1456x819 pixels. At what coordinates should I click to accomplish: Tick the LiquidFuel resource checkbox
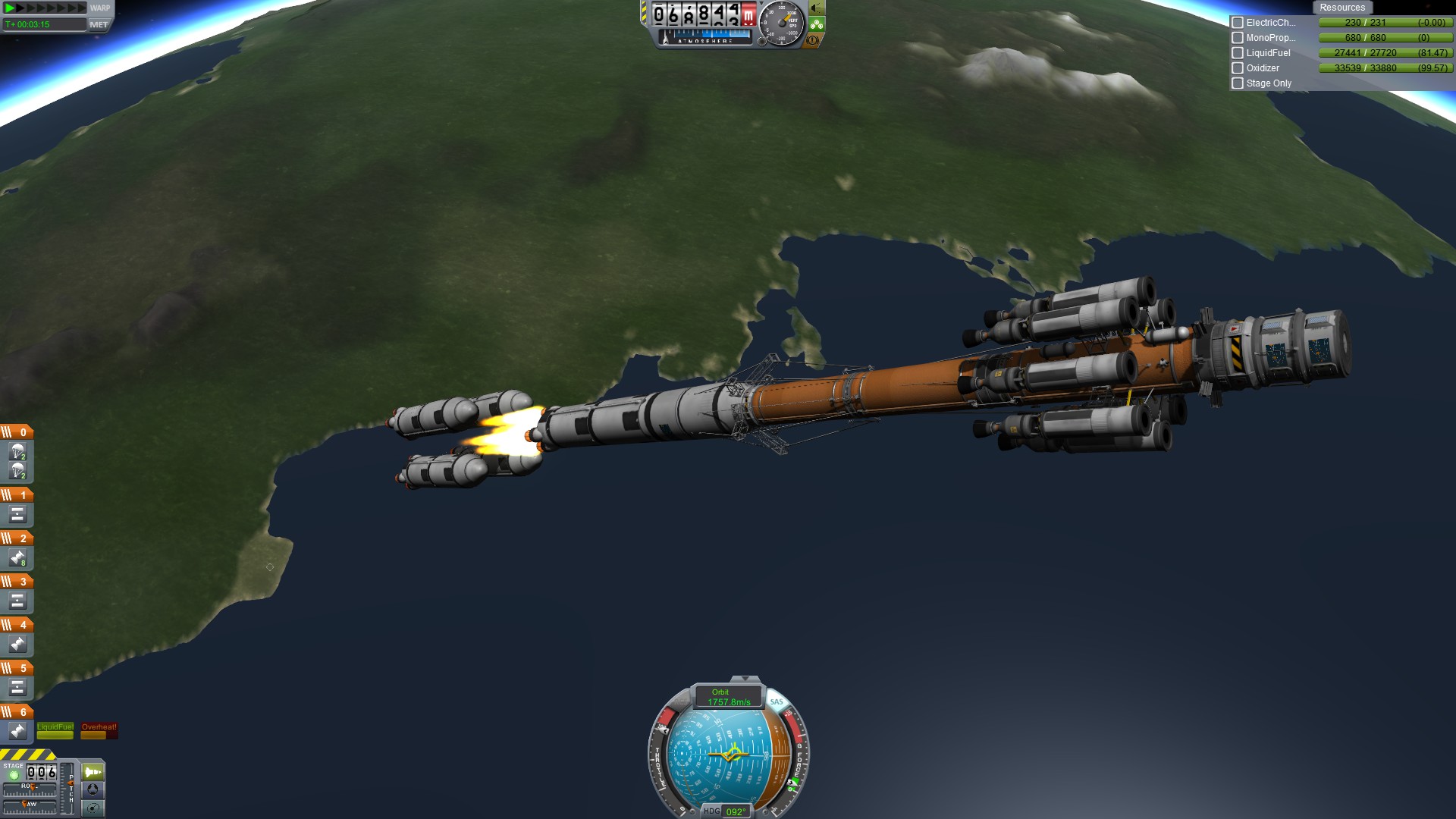click(1238, 53)
